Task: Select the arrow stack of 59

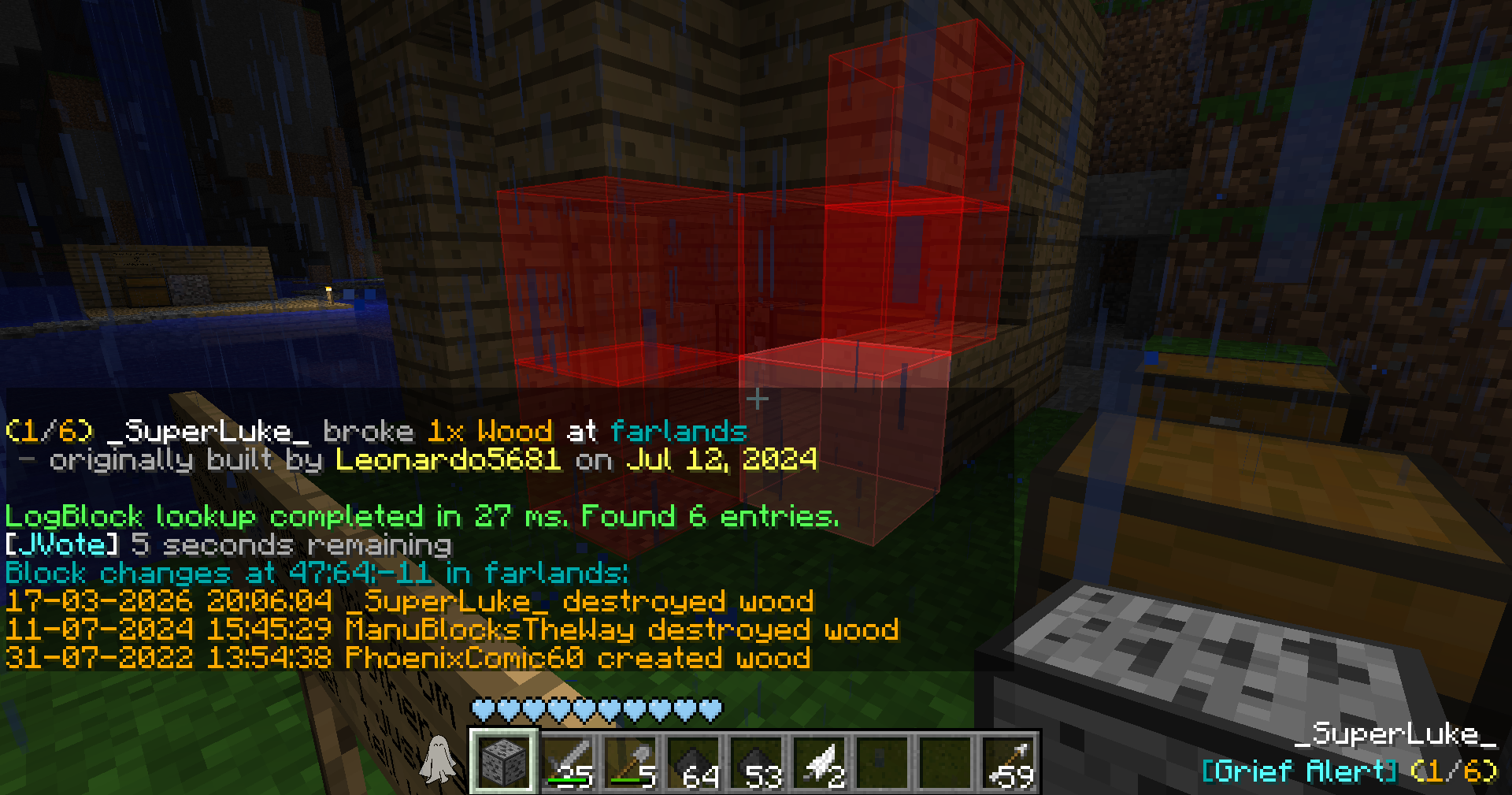Action: (1009, 761)
